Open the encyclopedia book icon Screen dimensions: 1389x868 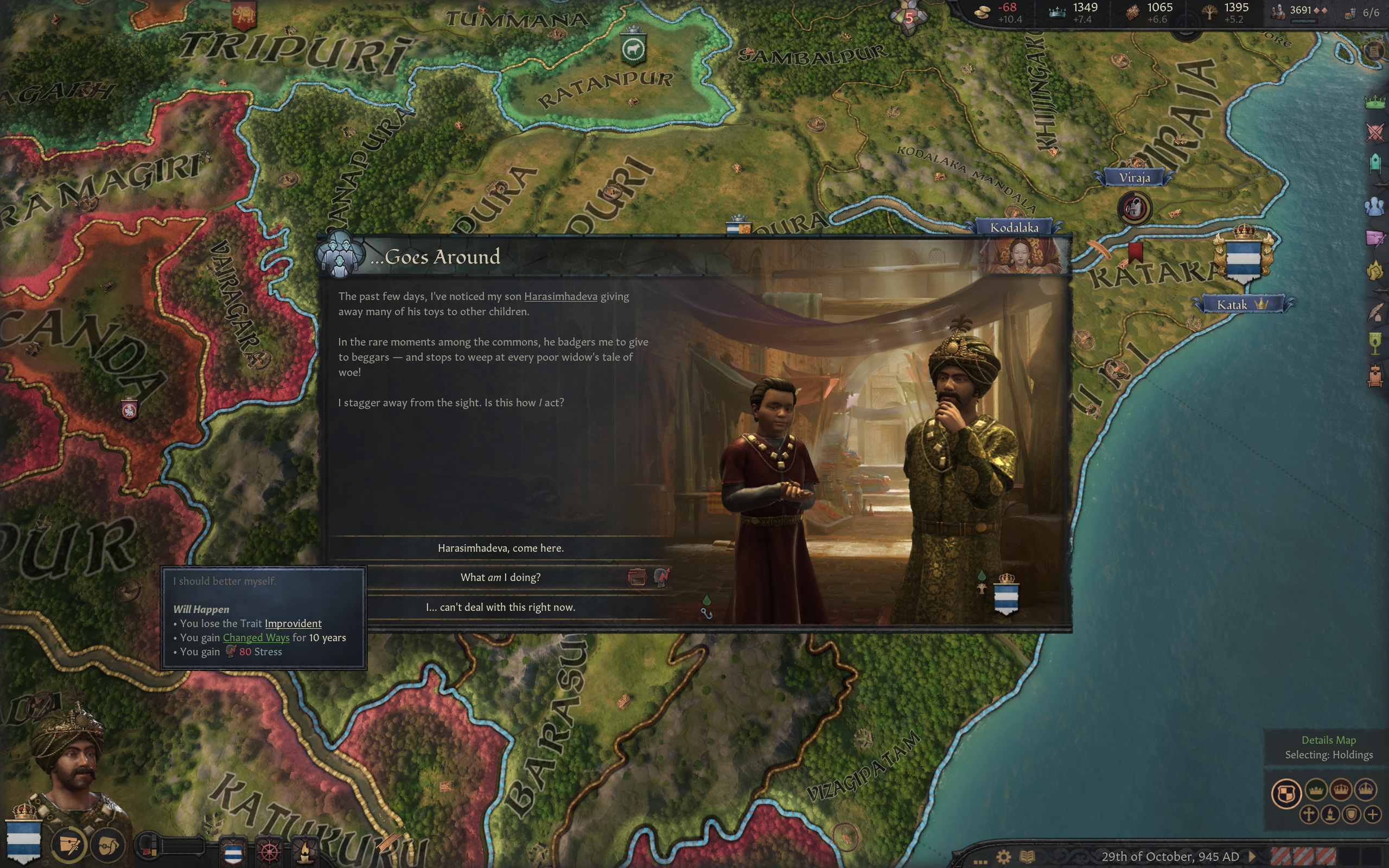pyautogui.click(x=1028, y=857)
